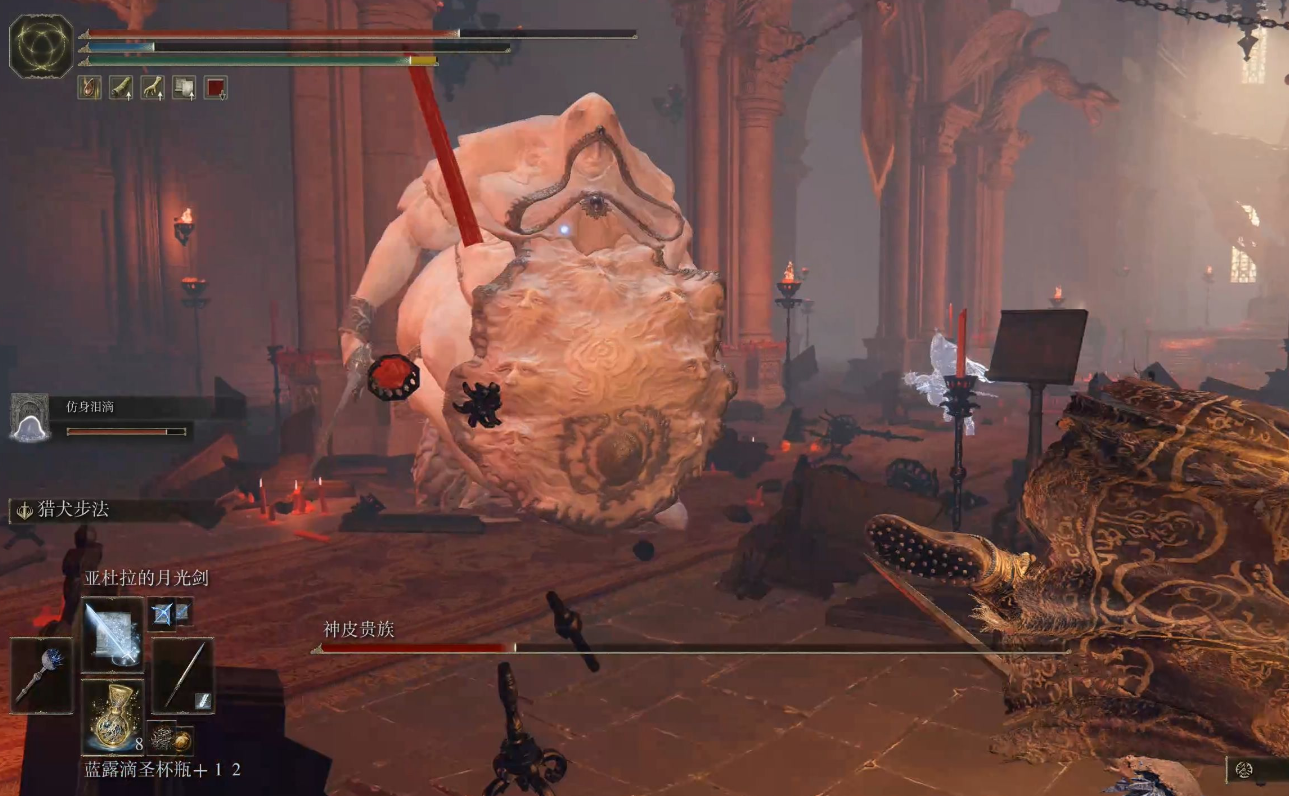Choose the thin sword right-hand weapon slot
Screen dimensions: 1289x796
tap(183, 675)
